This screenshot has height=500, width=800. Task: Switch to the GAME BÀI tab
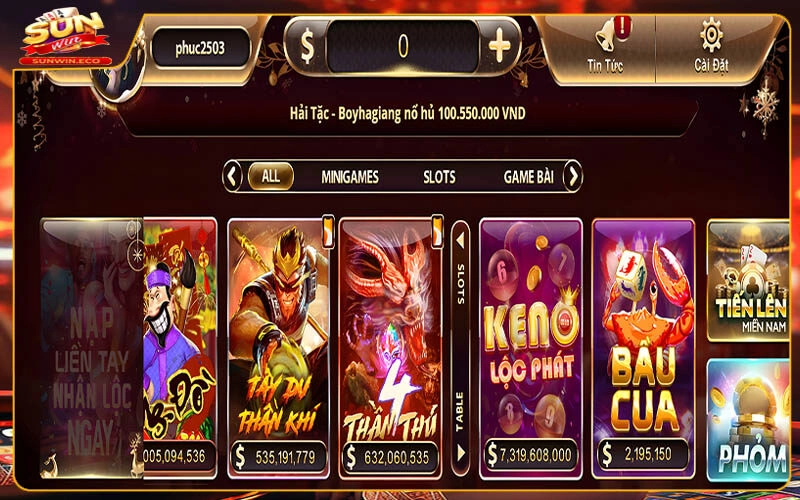point(528,177)
